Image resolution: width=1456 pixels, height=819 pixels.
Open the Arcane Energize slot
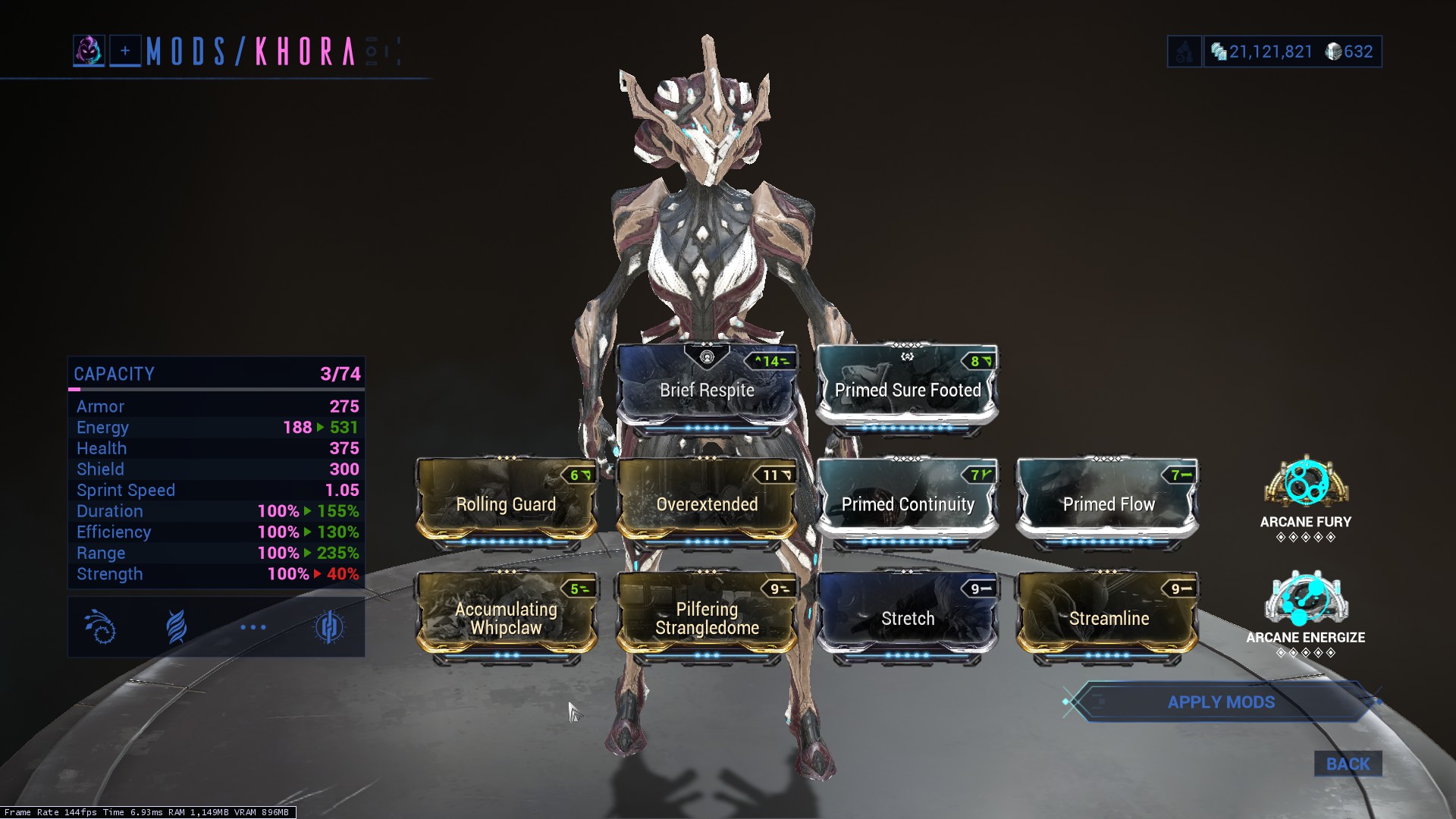(x=1306, y=599)
